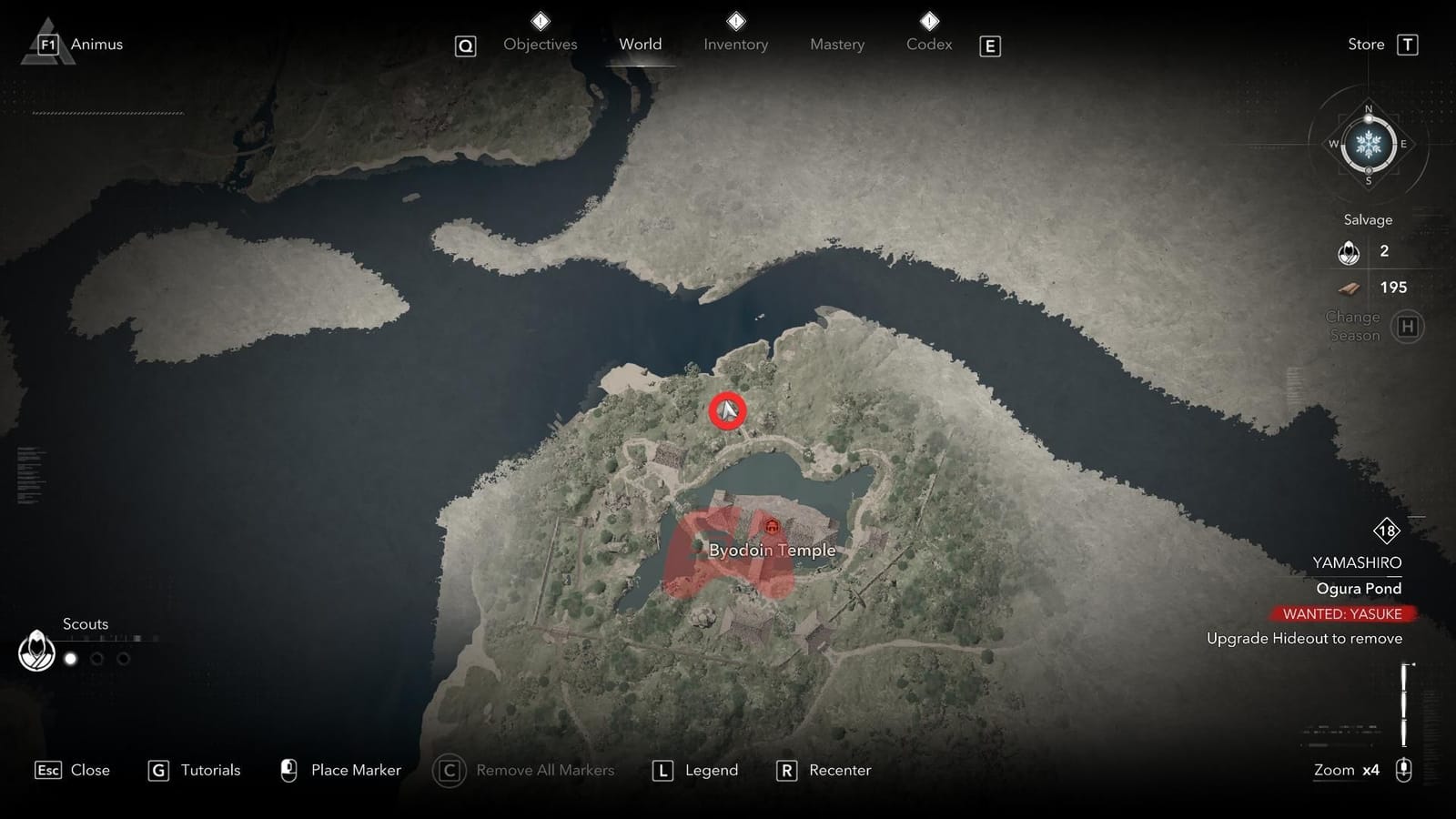The width and height of the screenshot is (1456, 819).
Task: Switch to the Inventory tab
Action: point(735,44)
